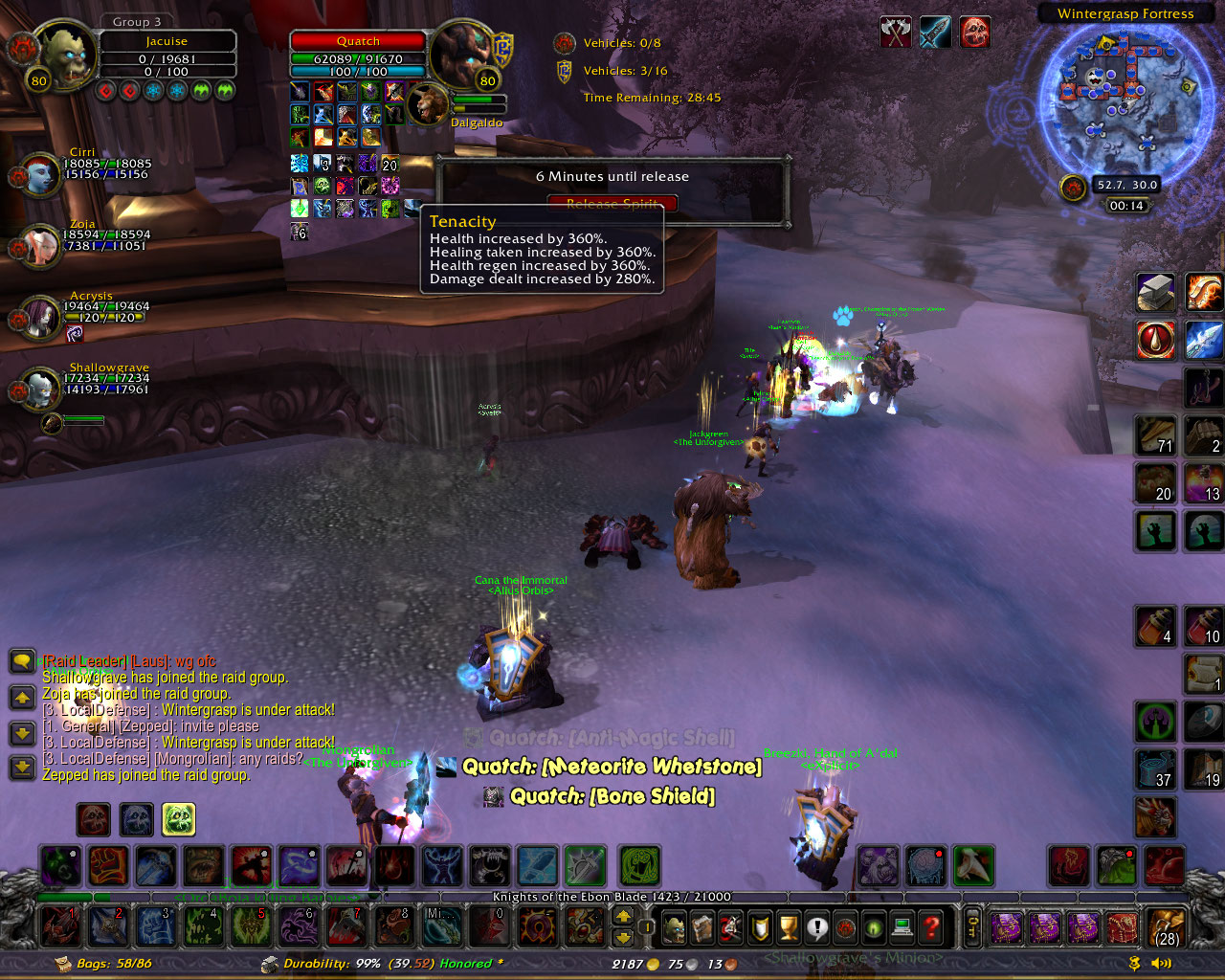Open the chat menu speech bubble button
The image size is (1225, 980).
coord(22,660)
